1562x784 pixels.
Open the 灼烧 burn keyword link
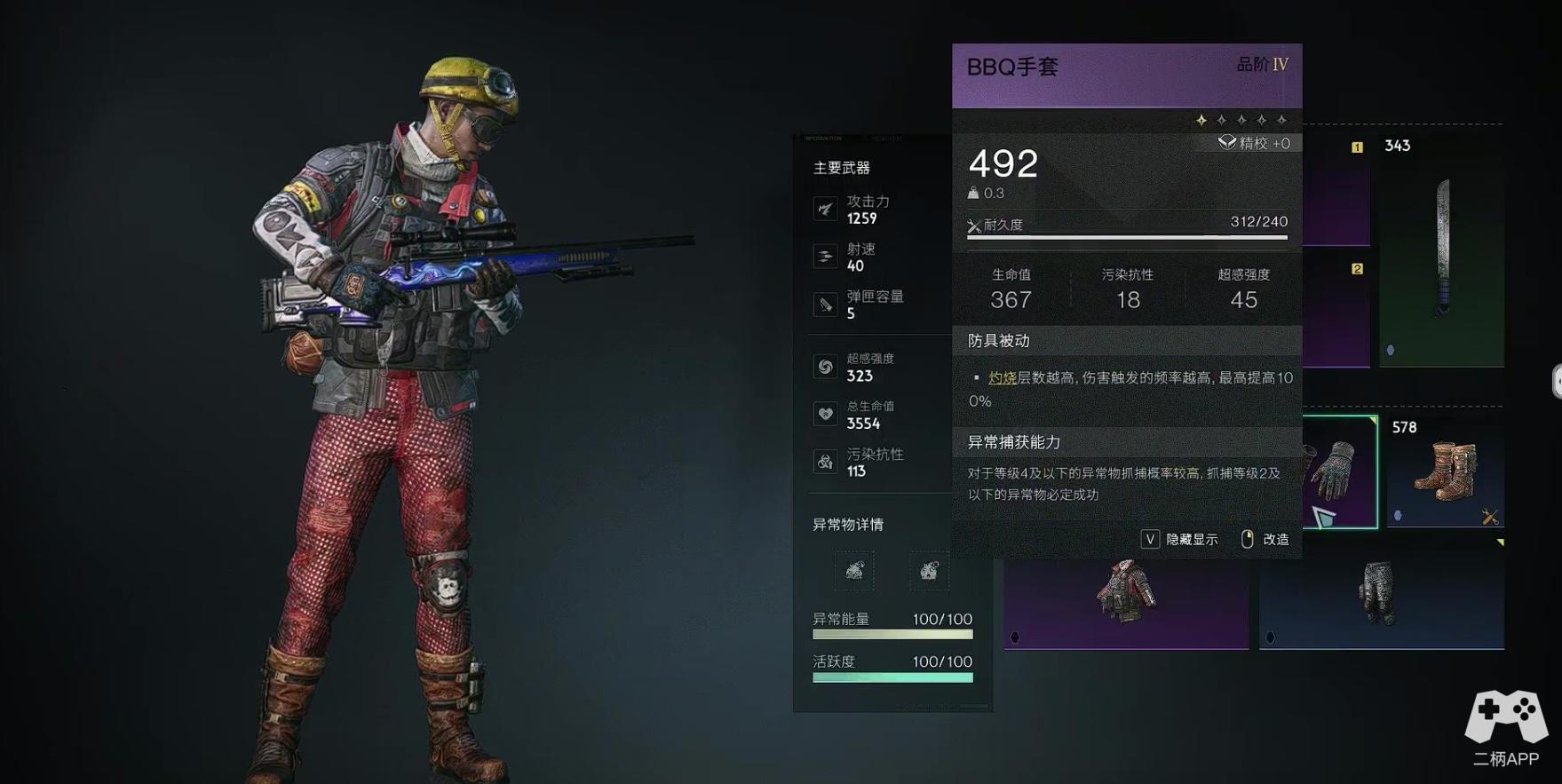pyautogui.click(x=1002, y=378)
